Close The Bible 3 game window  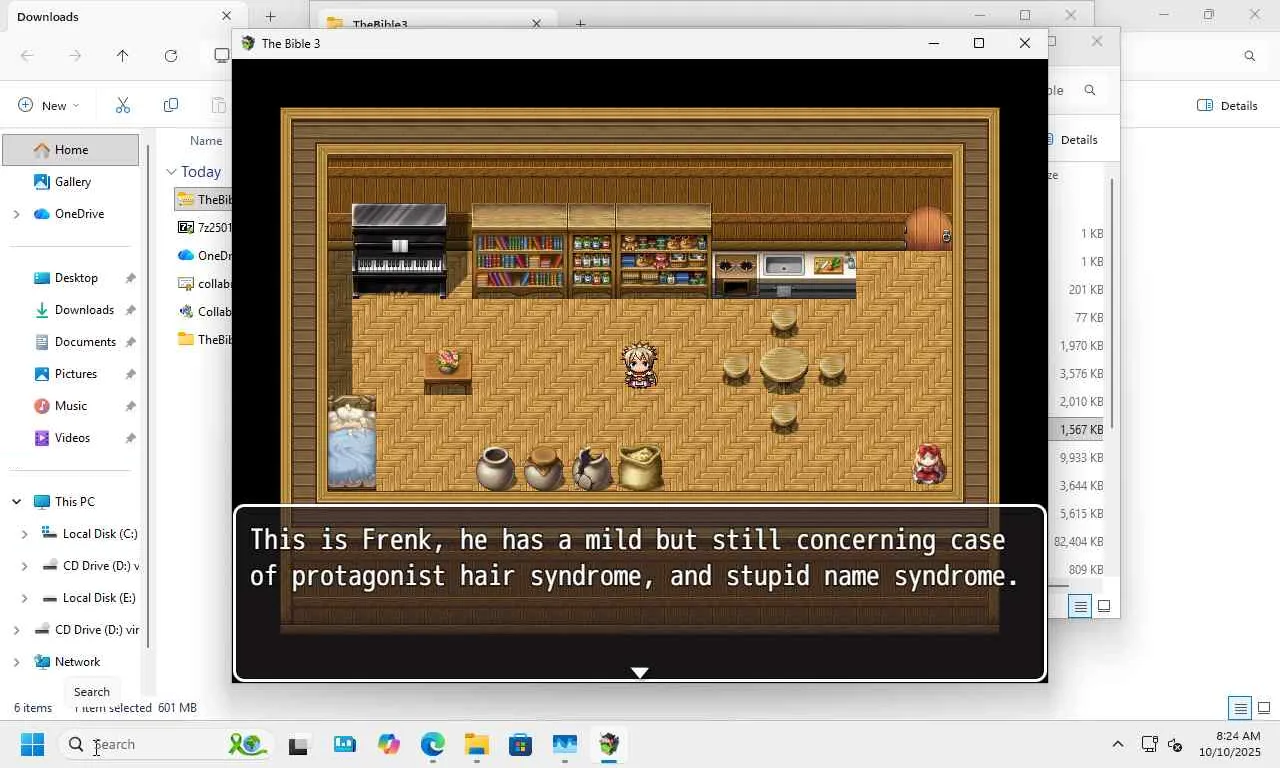coord(1024,43)
